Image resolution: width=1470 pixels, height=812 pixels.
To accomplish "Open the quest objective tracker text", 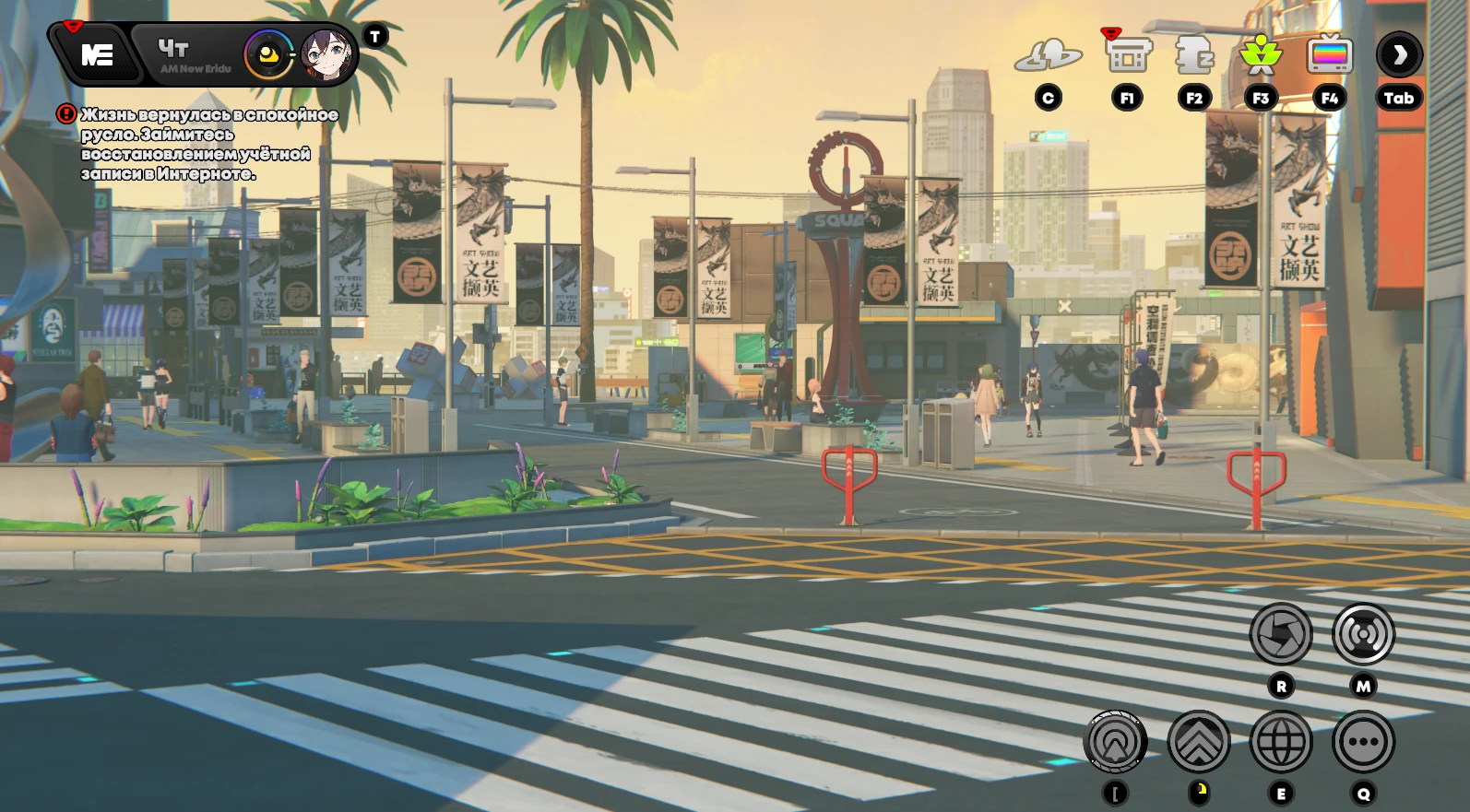I will [x=208, y=144].
